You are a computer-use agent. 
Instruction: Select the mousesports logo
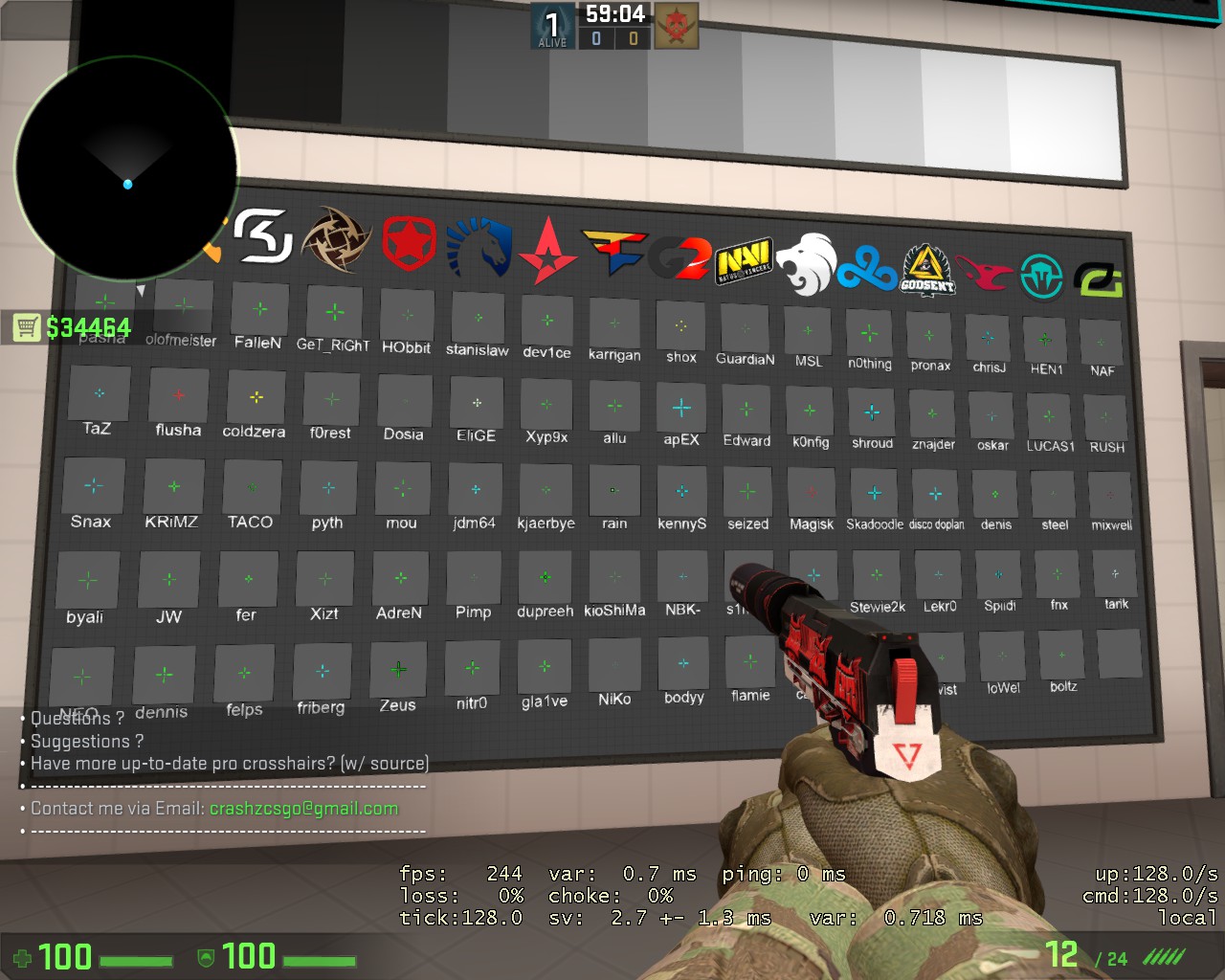[985, 272]
